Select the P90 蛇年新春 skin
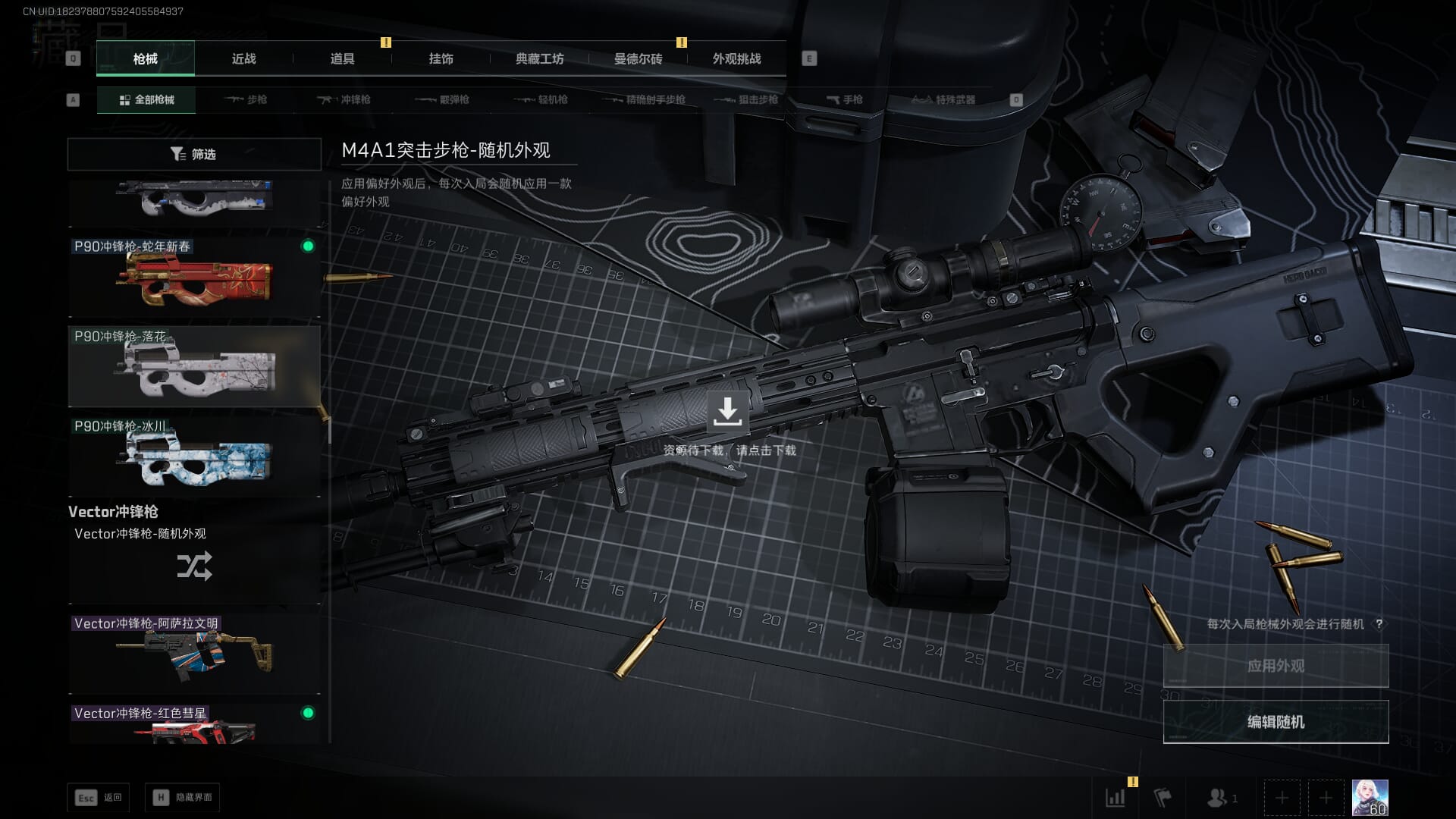 point(194,278)
